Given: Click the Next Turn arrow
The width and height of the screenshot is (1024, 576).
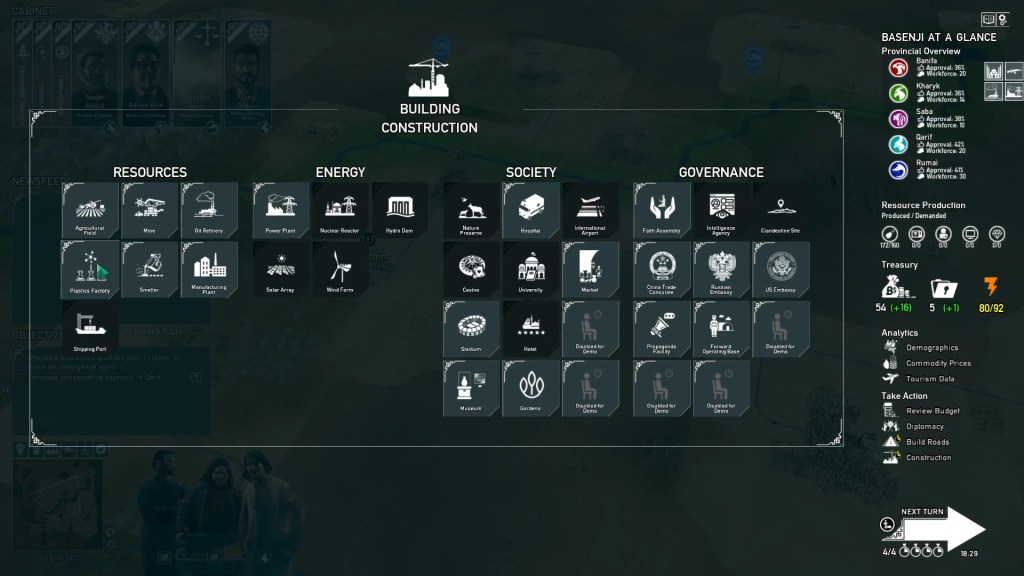Looking at the screenshot, I should click(950, 529).
